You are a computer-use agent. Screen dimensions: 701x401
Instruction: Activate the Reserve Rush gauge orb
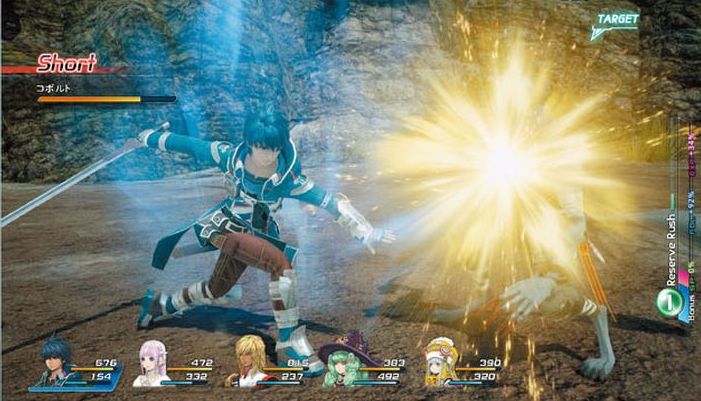pos(666,299)
